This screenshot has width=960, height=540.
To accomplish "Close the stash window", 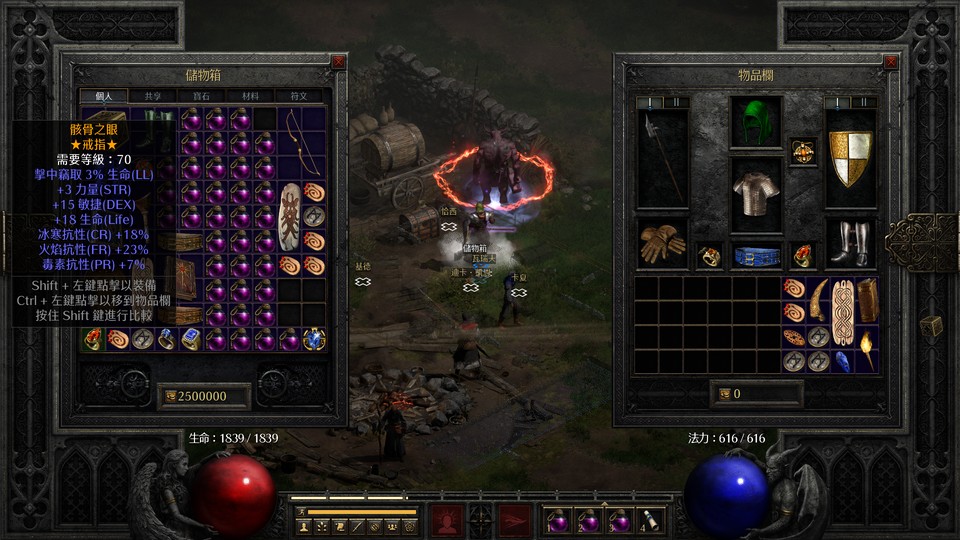I will [x=338, y=61].
